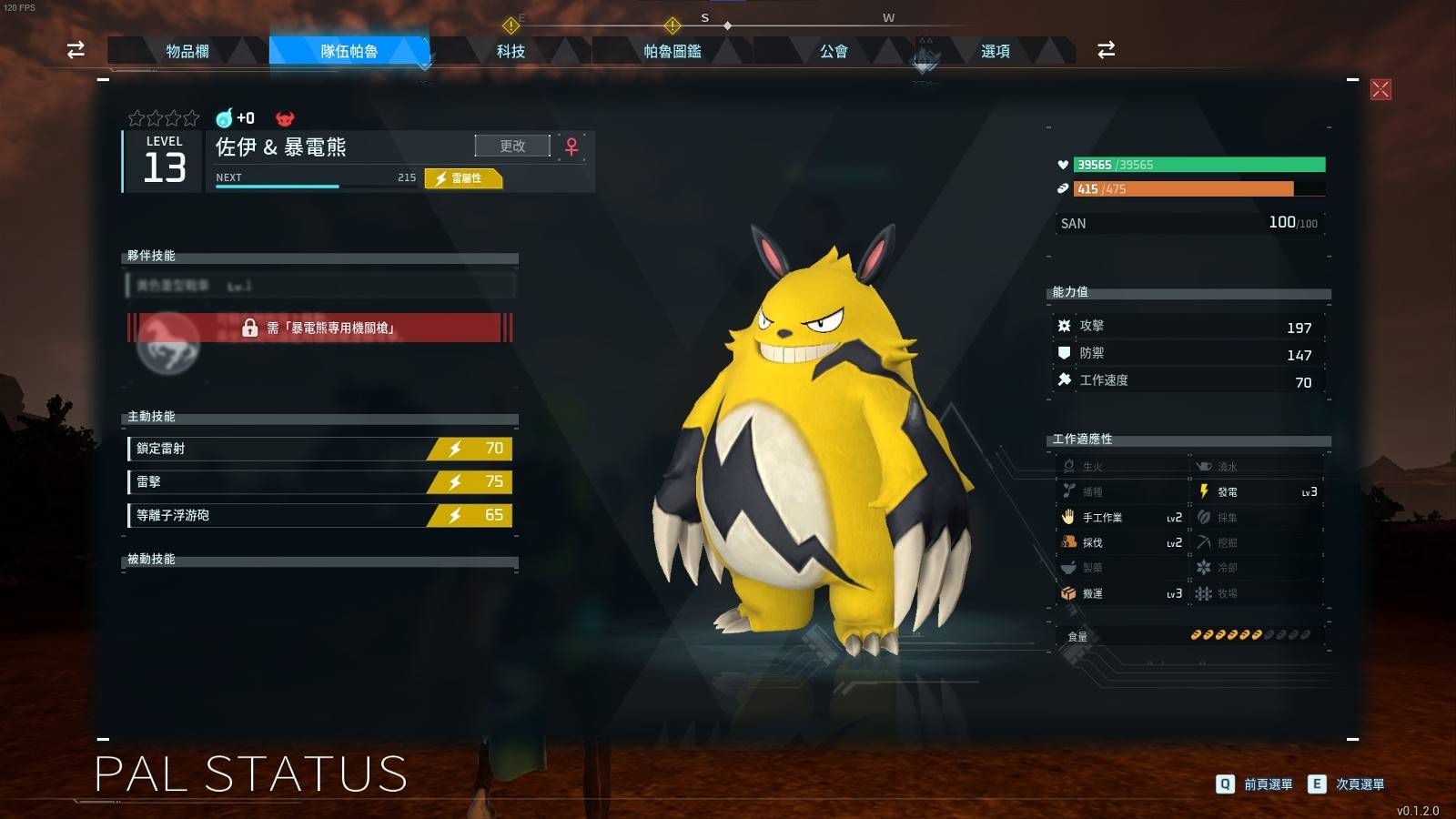1456x819 pixels.
Task: Click the locked 暴電熊專用機關槍 partner skill
Action: [319, 328]
